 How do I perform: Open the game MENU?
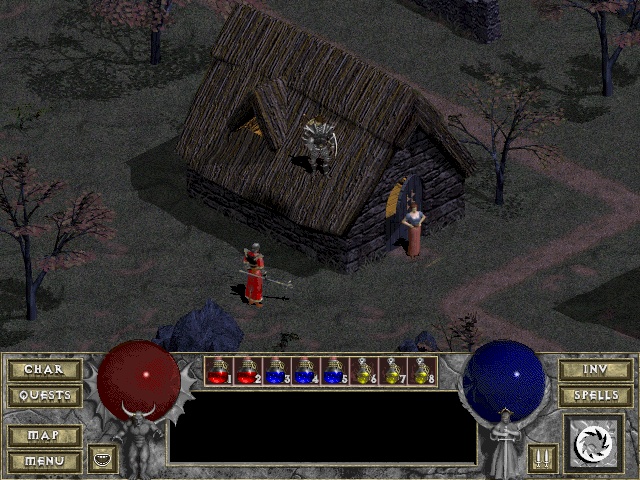coord(44,461)
